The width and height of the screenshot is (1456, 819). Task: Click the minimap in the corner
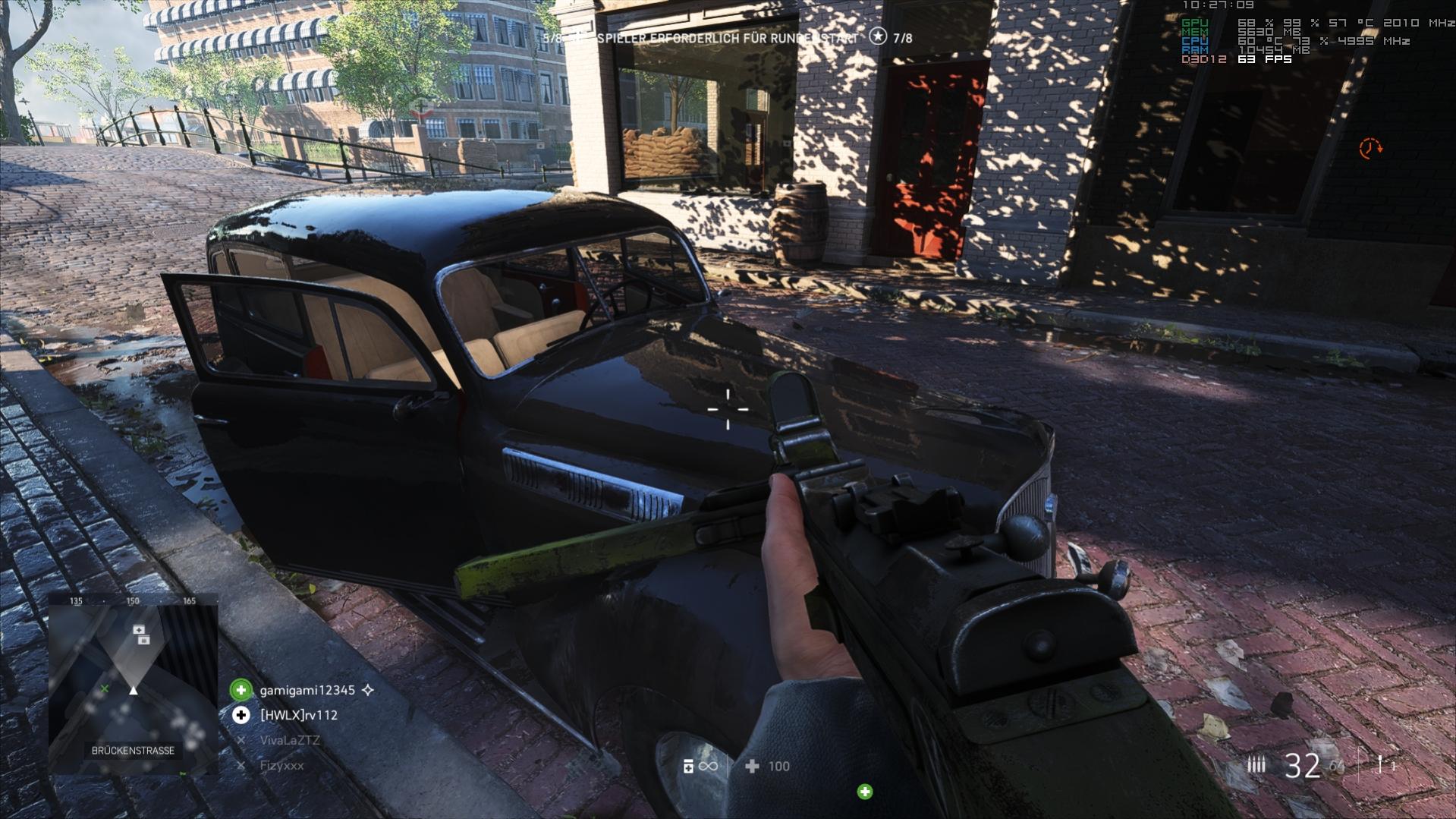tap(133, 683)
